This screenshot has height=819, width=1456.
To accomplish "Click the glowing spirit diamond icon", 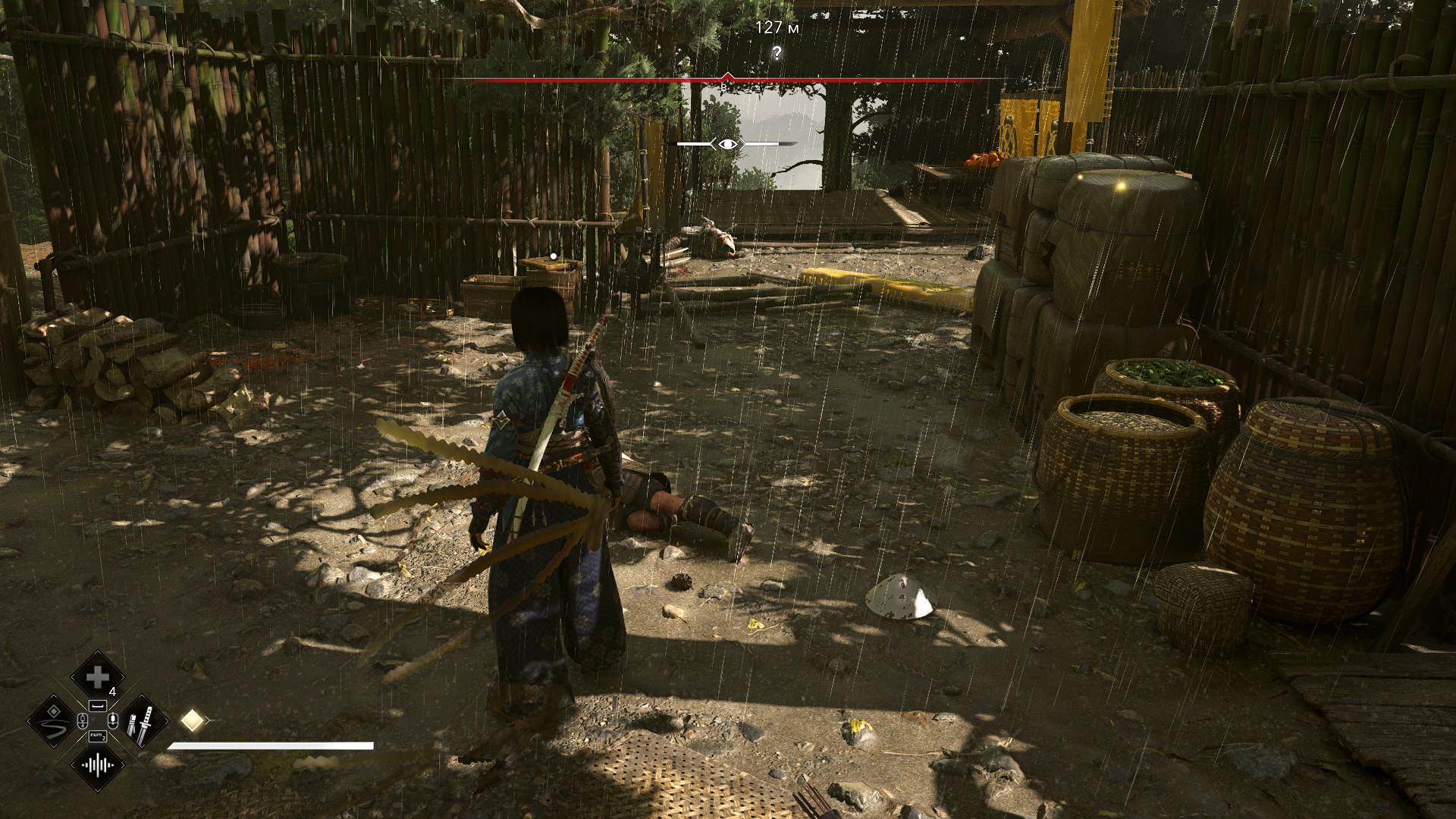I will [x=192, y=720].
